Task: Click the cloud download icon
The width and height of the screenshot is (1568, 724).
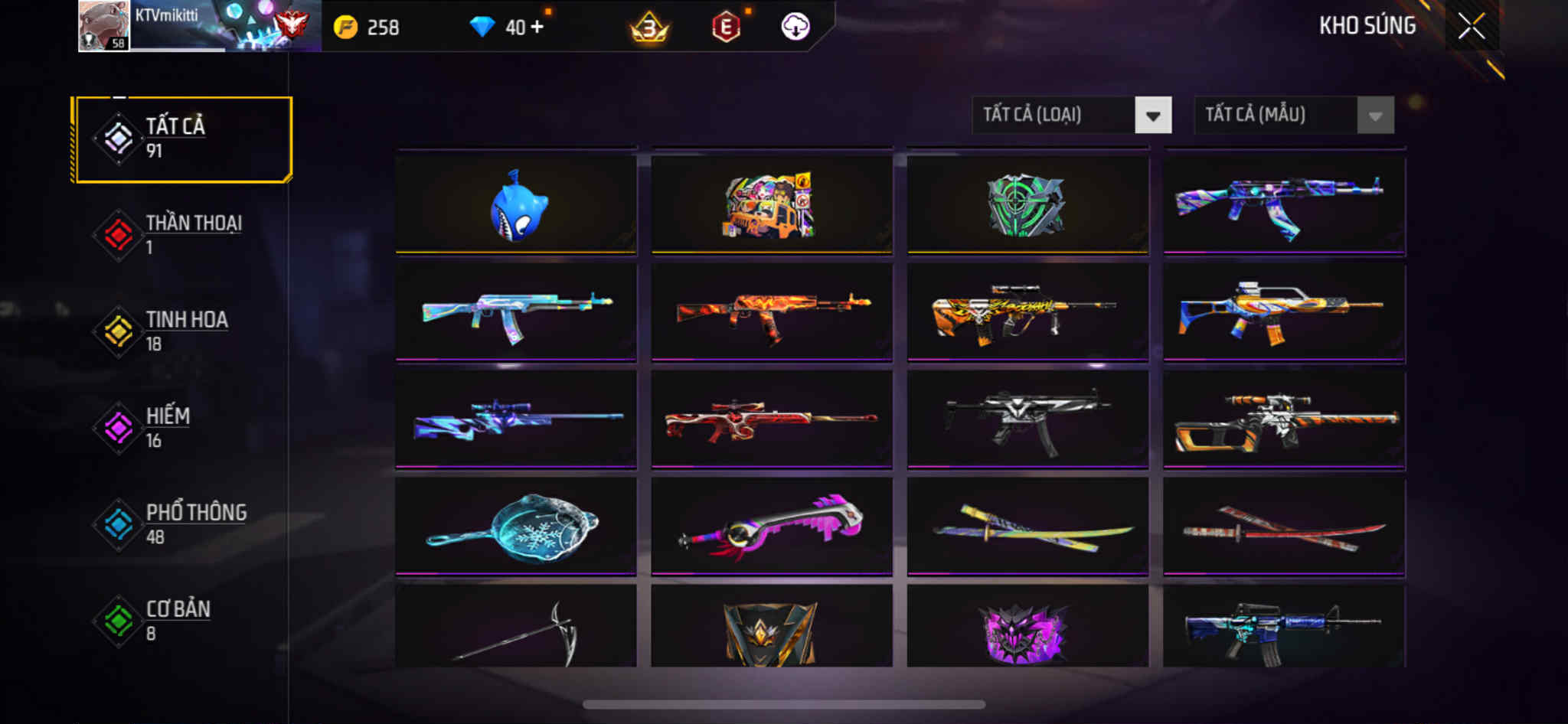Action: click(795, 27)
